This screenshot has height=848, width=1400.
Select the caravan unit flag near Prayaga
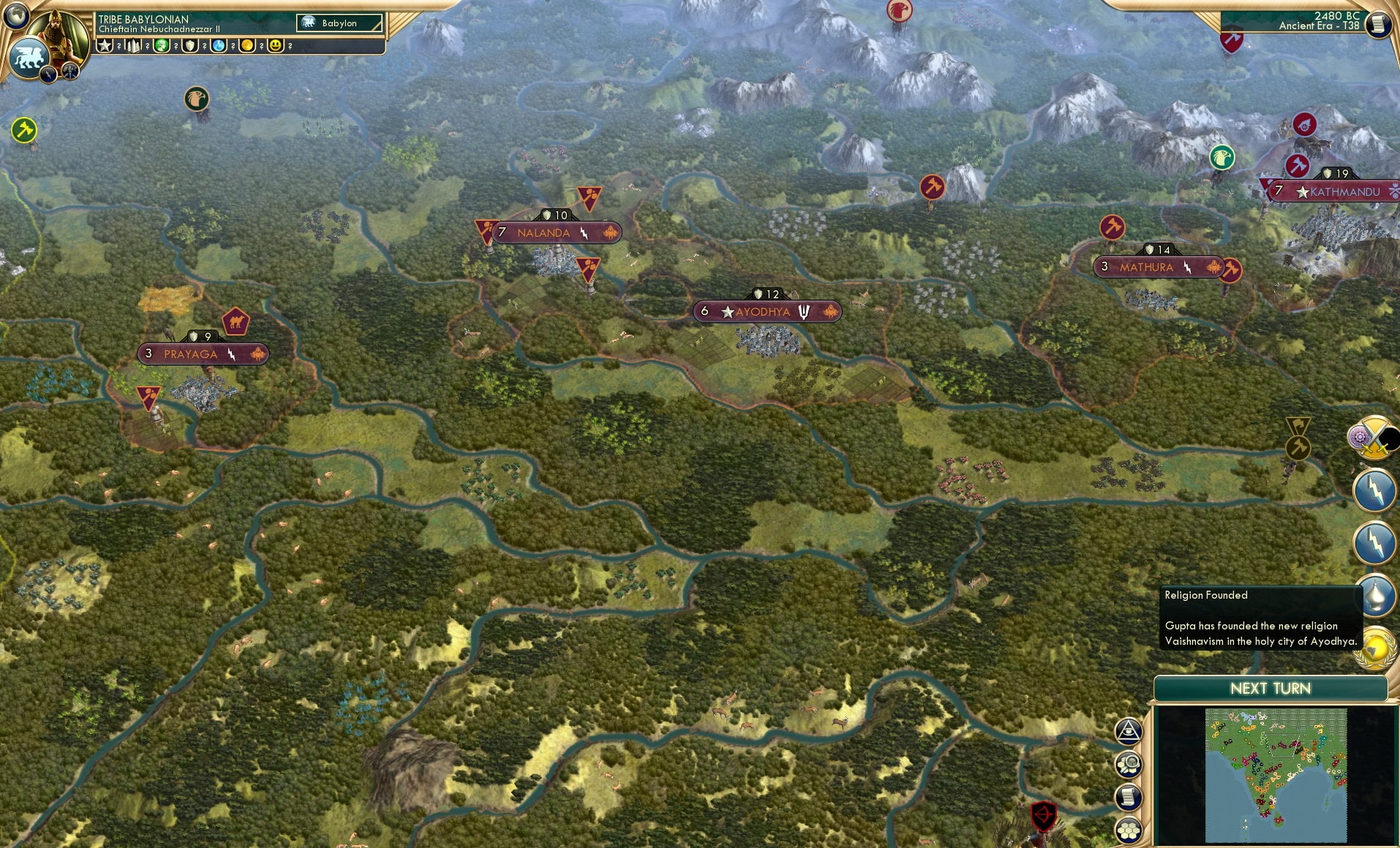pos(236,320)
